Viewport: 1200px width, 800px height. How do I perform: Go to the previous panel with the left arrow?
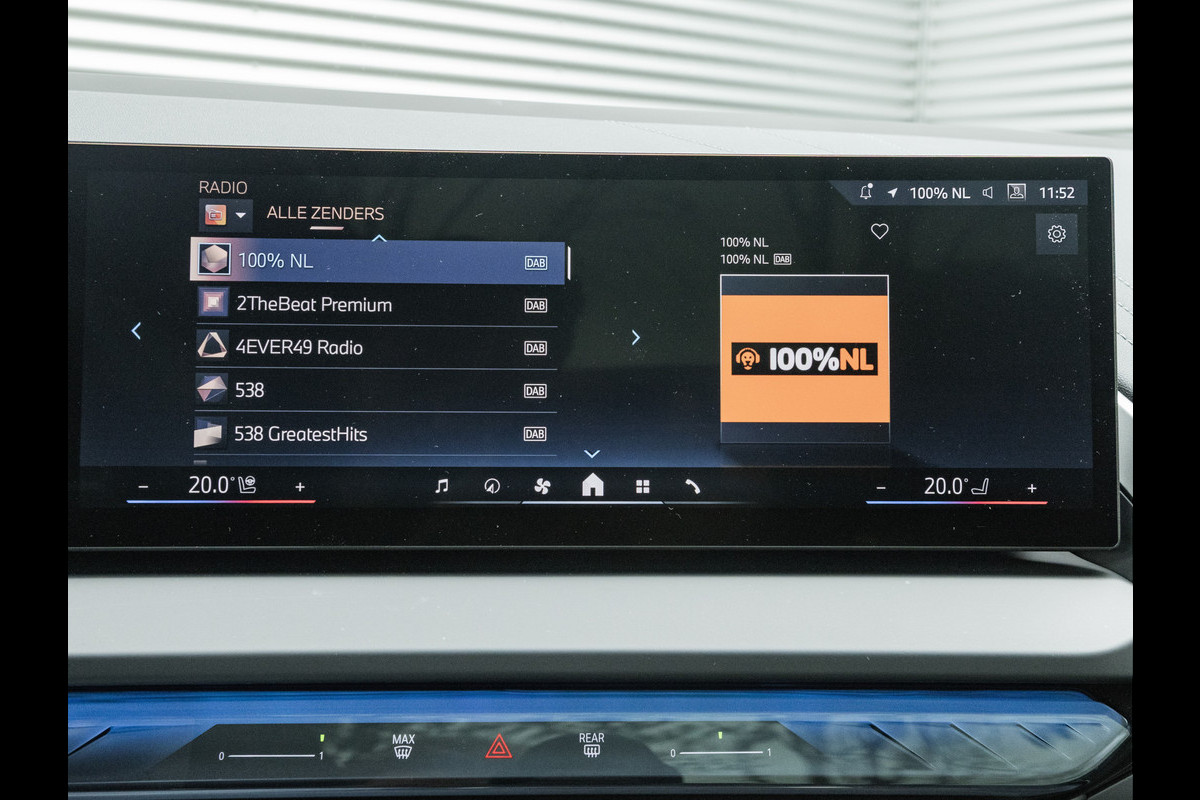click(x=136, y=331)
